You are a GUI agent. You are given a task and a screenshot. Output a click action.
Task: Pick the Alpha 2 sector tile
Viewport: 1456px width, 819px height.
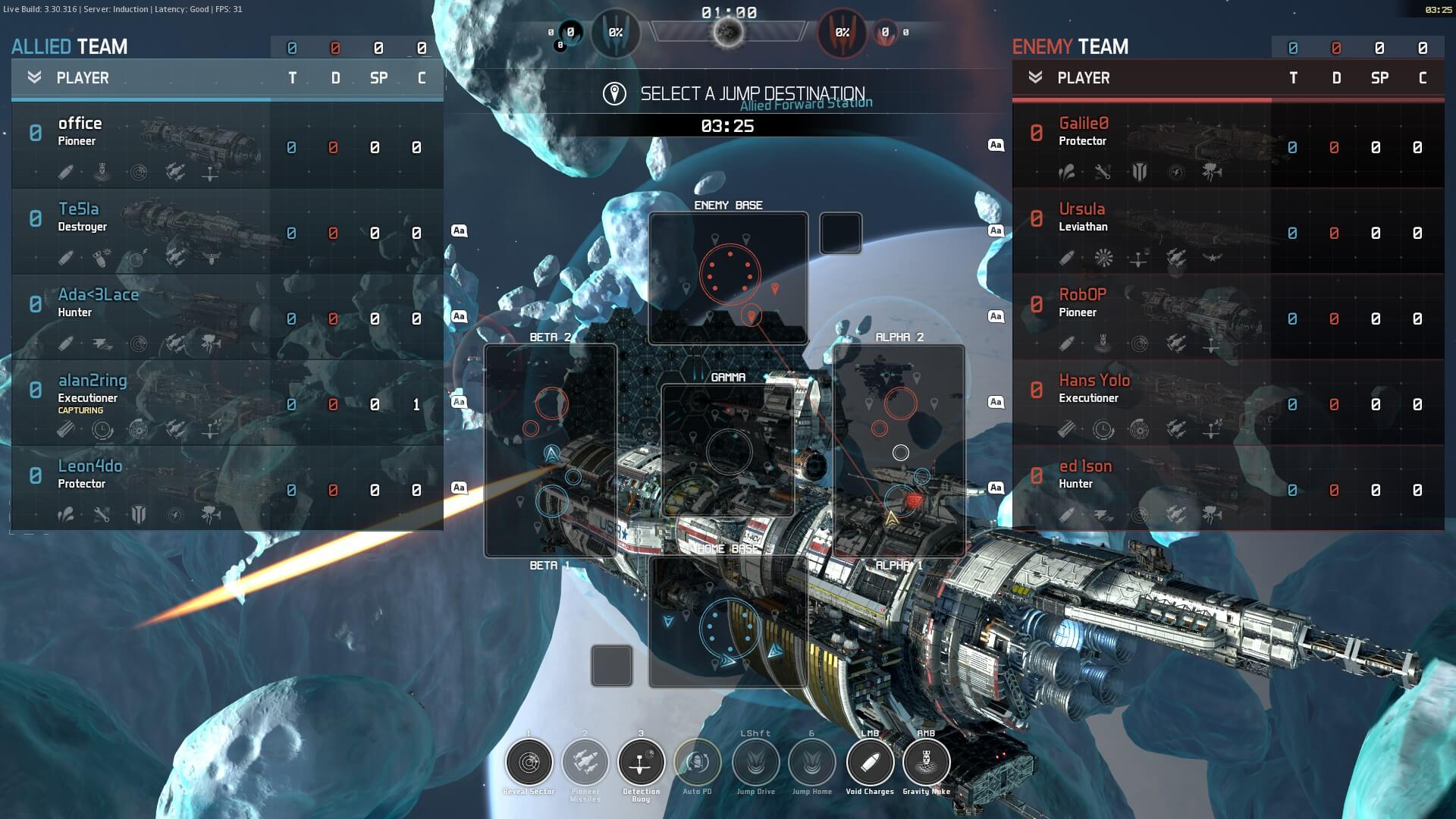click(899, 450)
